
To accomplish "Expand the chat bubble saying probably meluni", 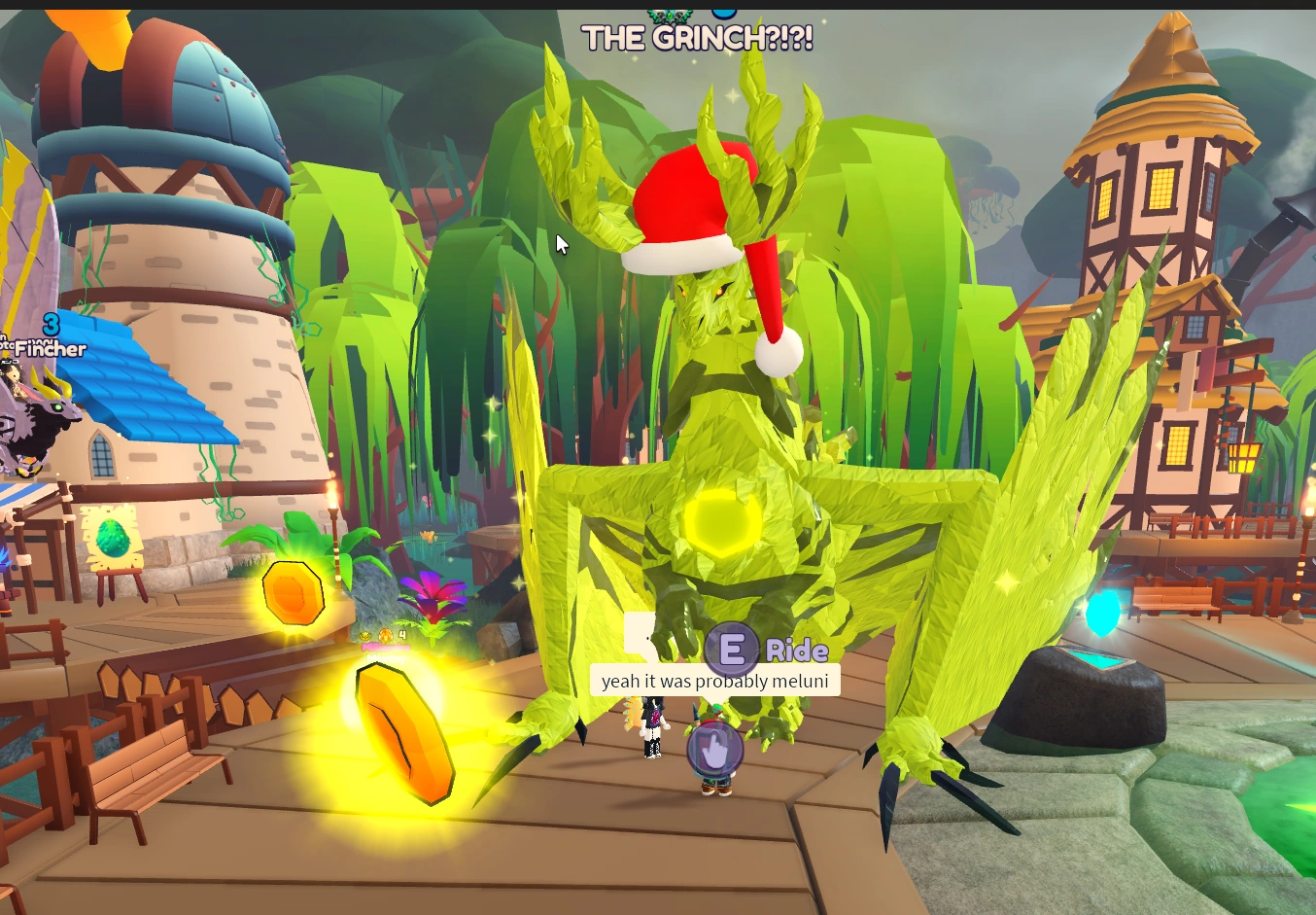I will click(714, 681).
